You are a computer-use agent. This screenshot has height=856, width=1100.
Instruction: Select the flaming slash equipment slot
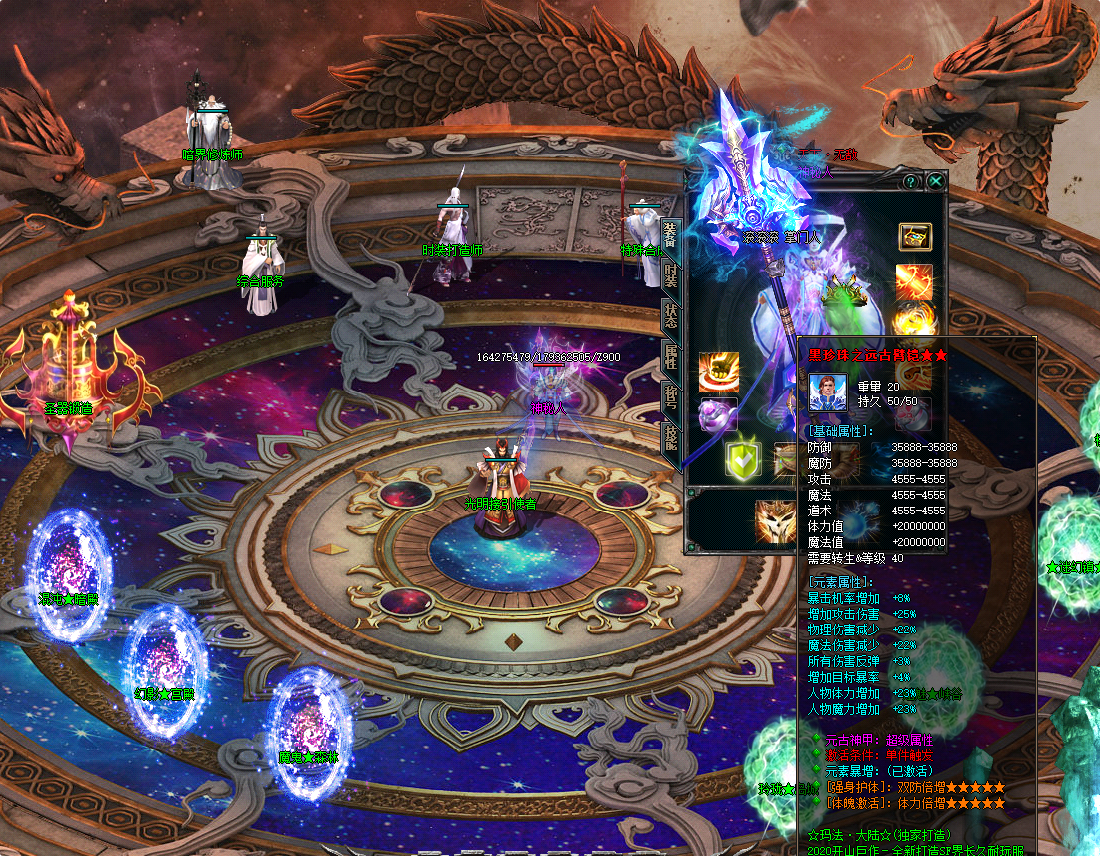[914, 281]
